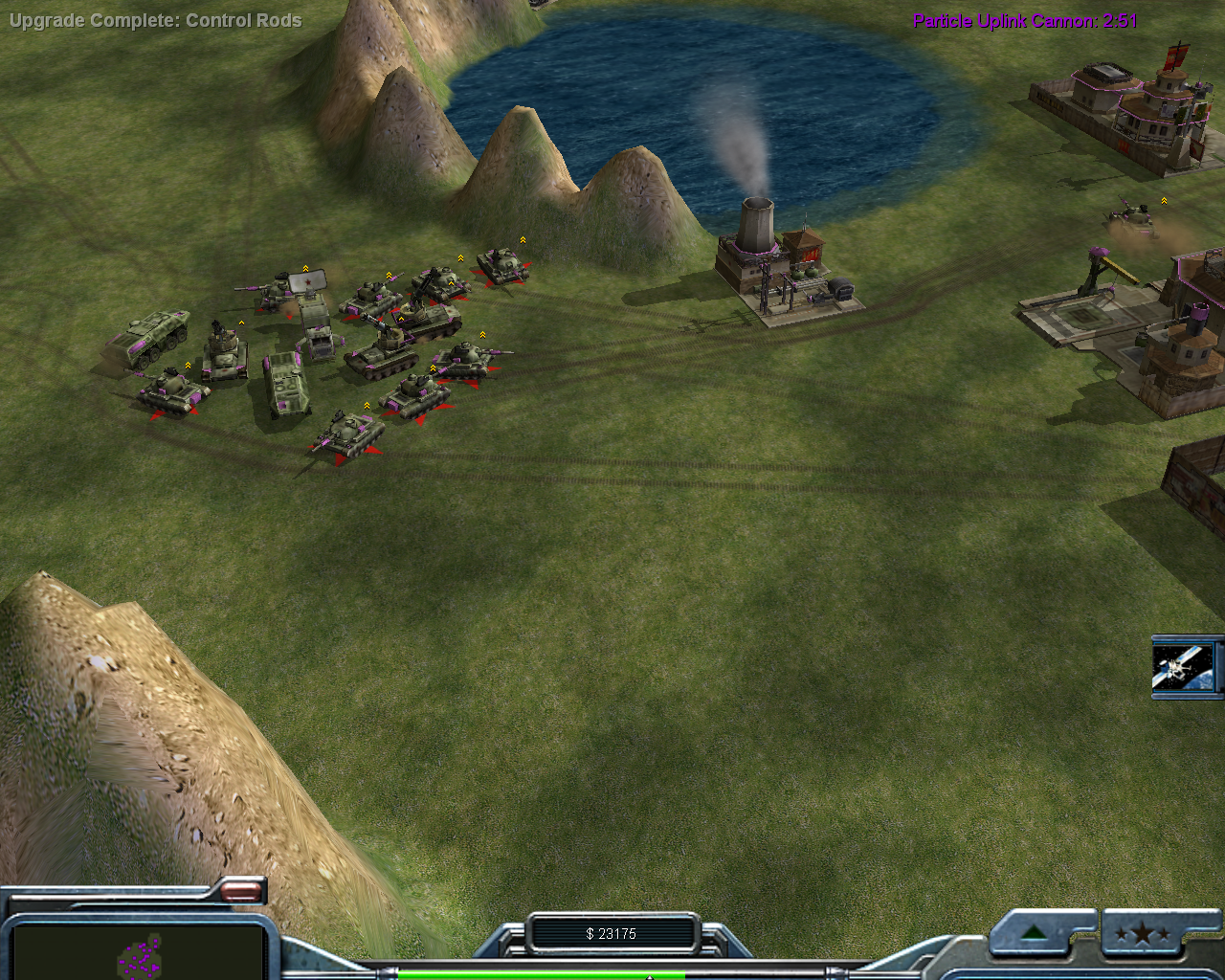
Task: Open the Generals powers three-star button
Action: coord(1142,935)
